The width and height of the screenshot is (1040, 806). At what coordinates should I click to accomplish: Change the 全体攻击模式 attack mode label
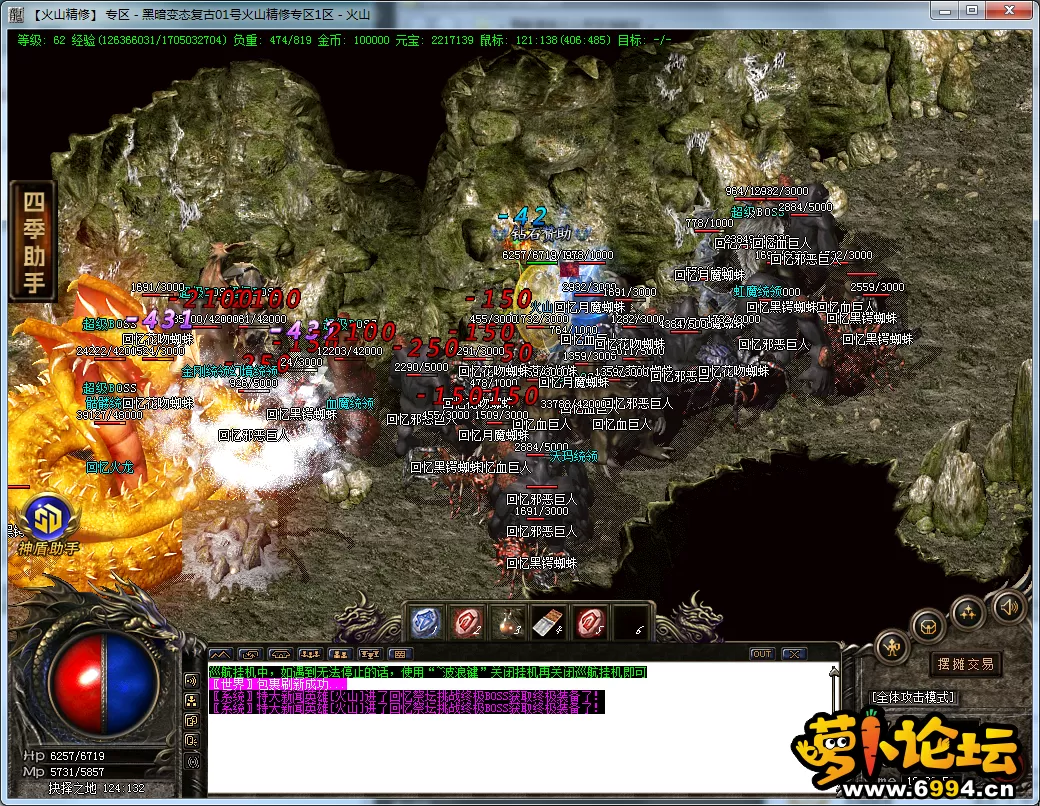(x=913, y=696)
